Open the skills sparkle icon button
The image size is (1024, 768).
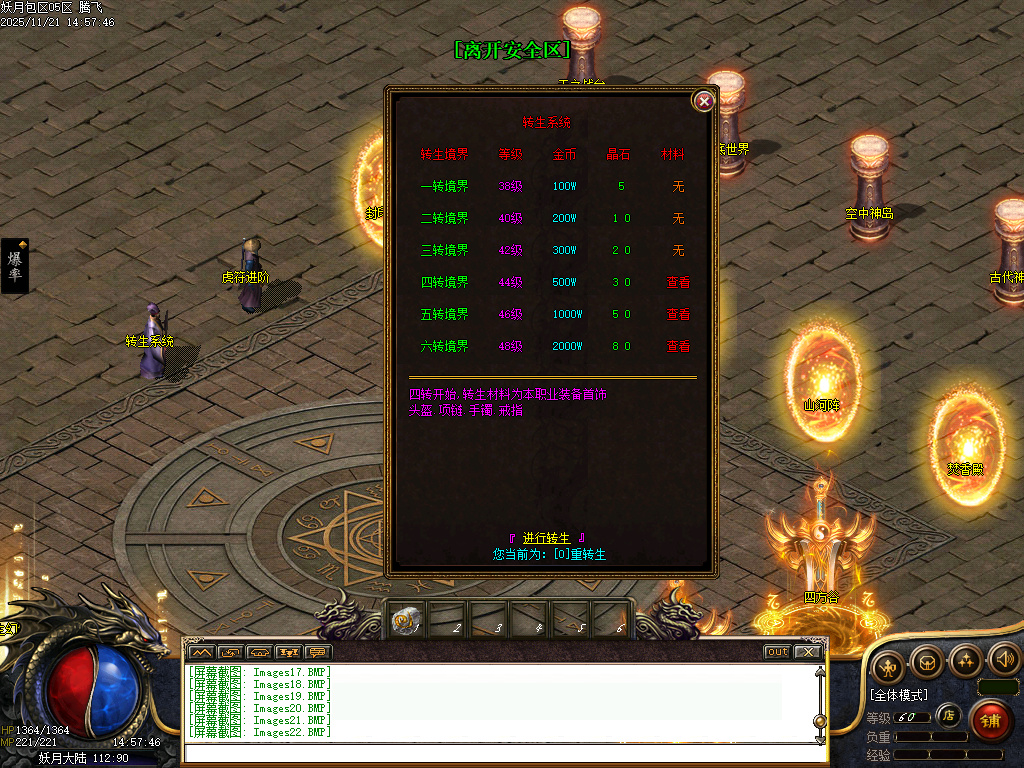point(965,660)
